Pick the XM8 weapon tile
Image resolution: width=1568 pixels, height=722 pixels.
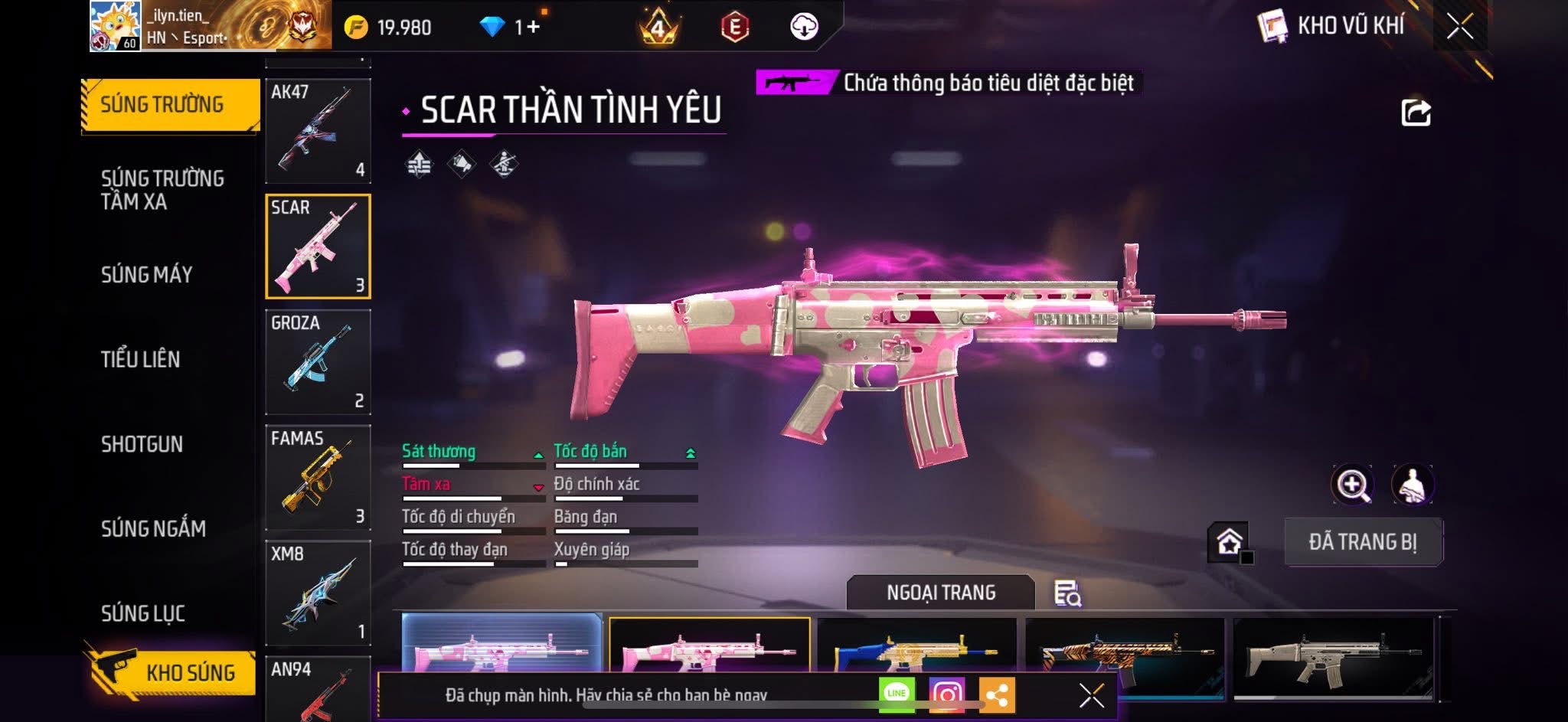[318, 593]
